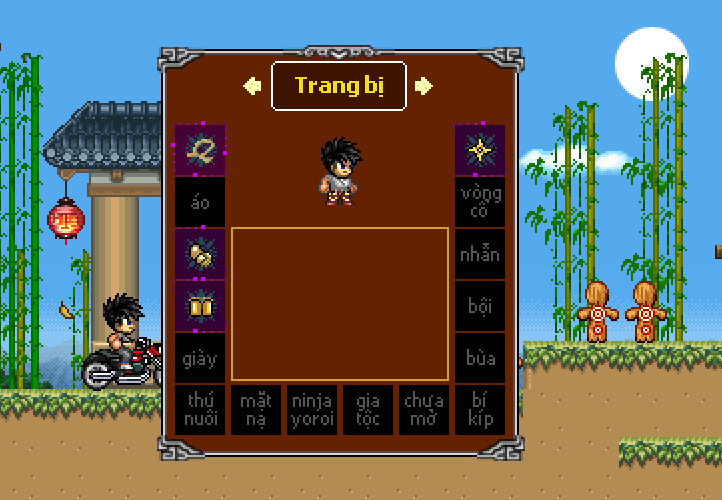
Task: Select the mặt nạ mask slot
Action: tap(256, 410)
